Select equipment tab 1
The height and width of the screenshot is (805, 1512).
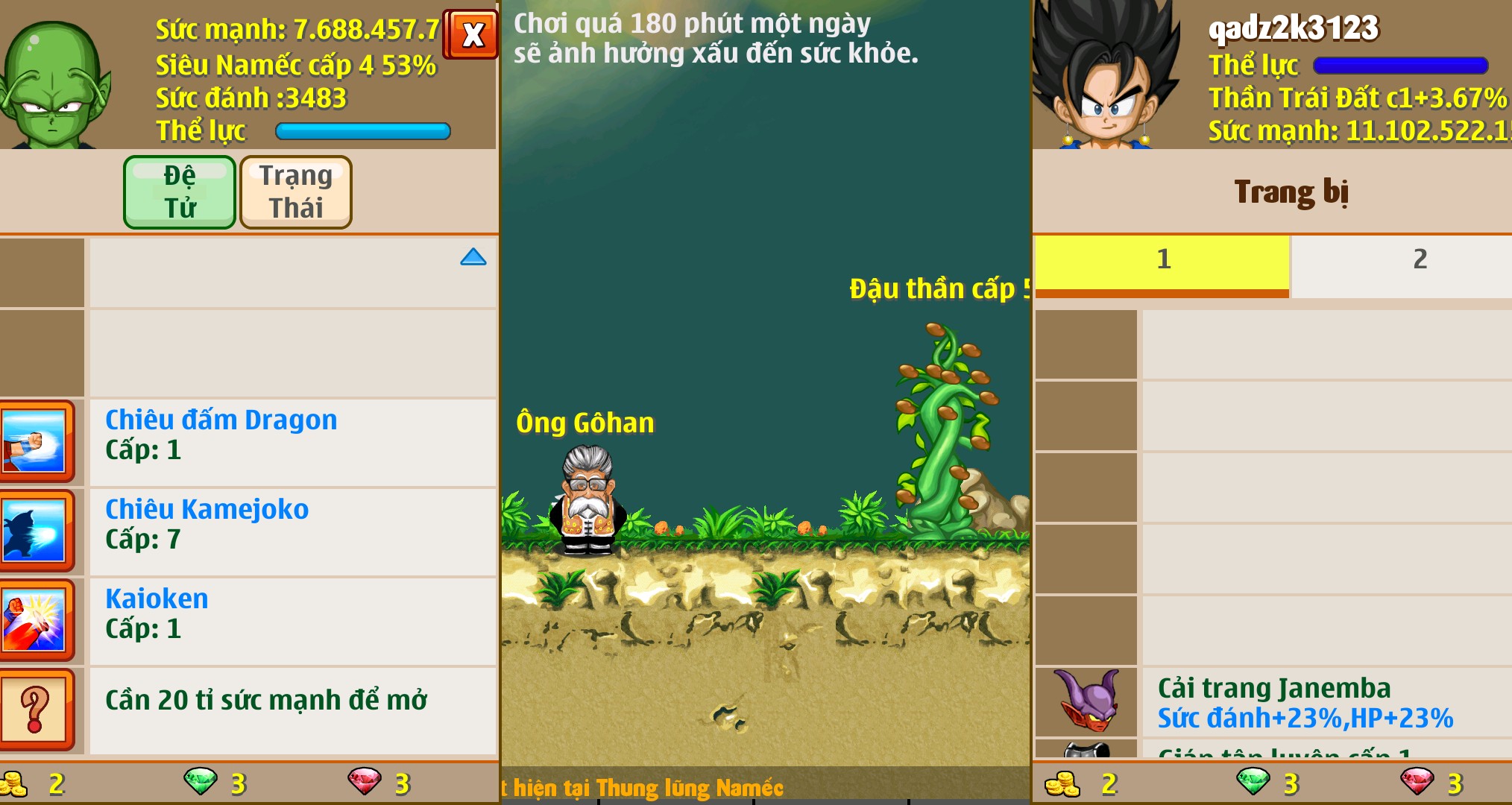(x=1163, y=261)
